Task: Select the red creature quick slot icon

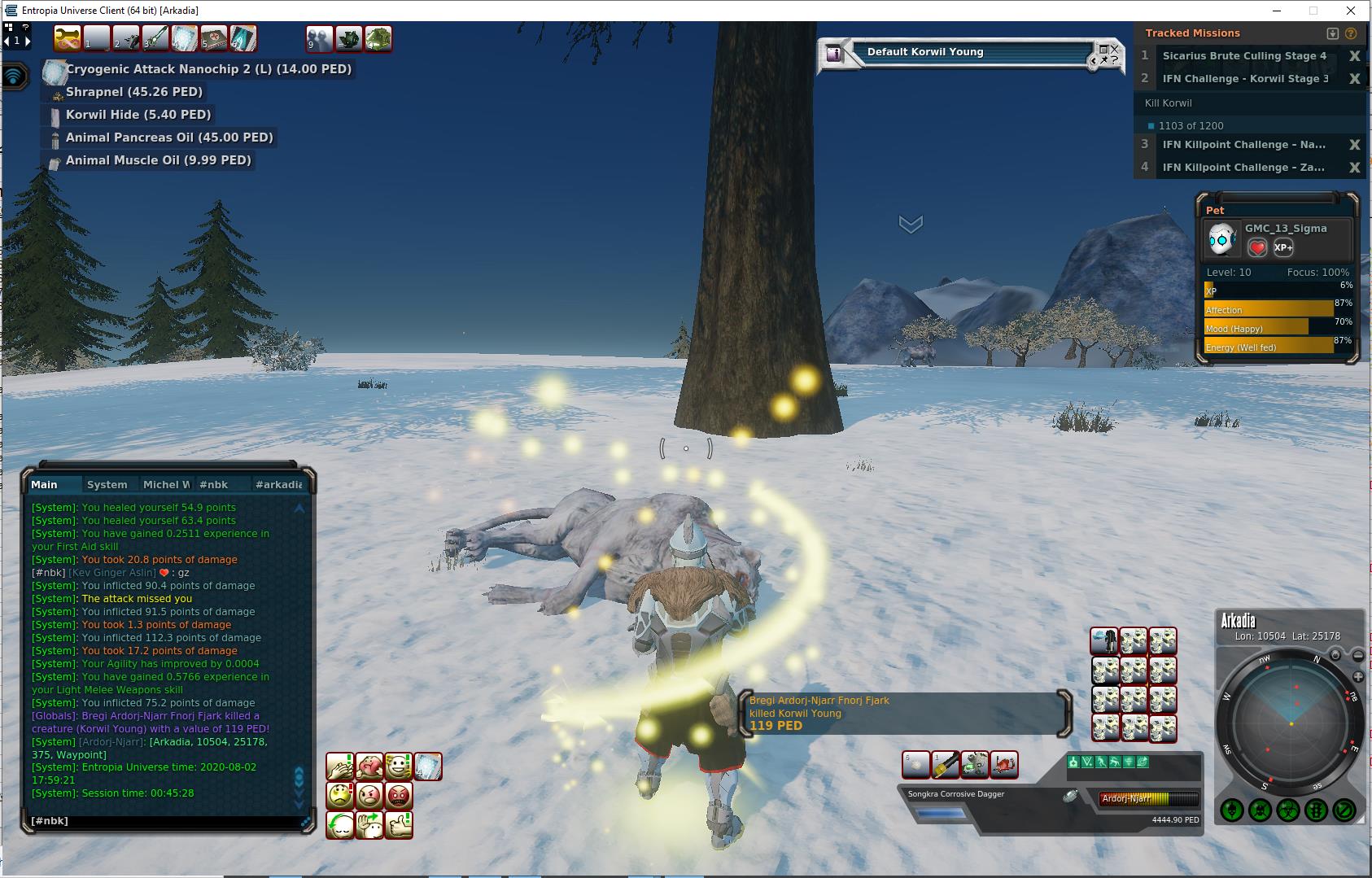Action: (1004, 765)
